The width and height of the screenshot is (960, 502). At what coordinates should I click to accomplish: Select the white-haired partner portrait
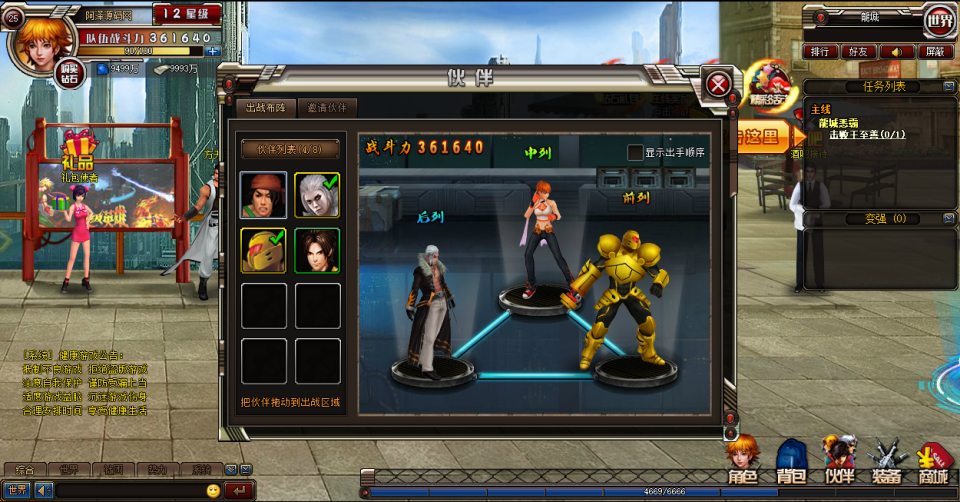tap(317, 195)
